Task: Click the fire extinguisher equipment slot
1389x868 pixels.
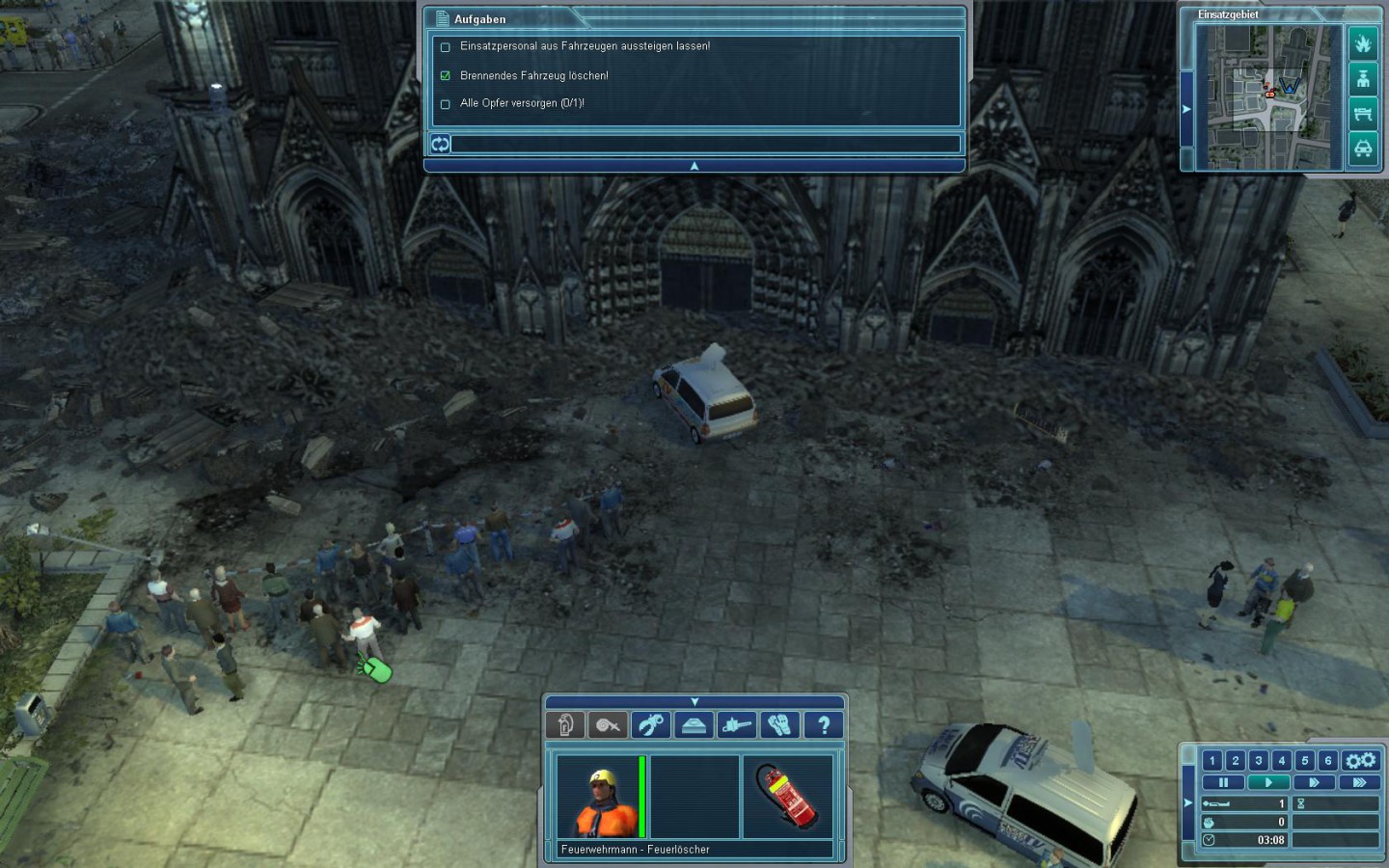Action: pos(787,798)
